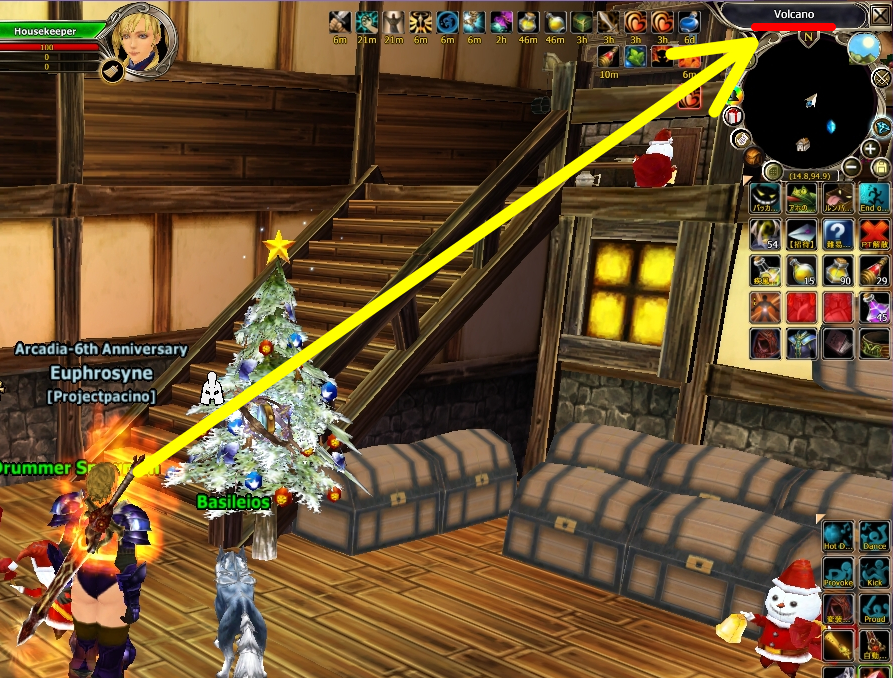Image resolution: width=893 pixels, height=678 pixels.
Task: Click the blue potion buff with 6d remaining
Action: click(x=689, y=22)
